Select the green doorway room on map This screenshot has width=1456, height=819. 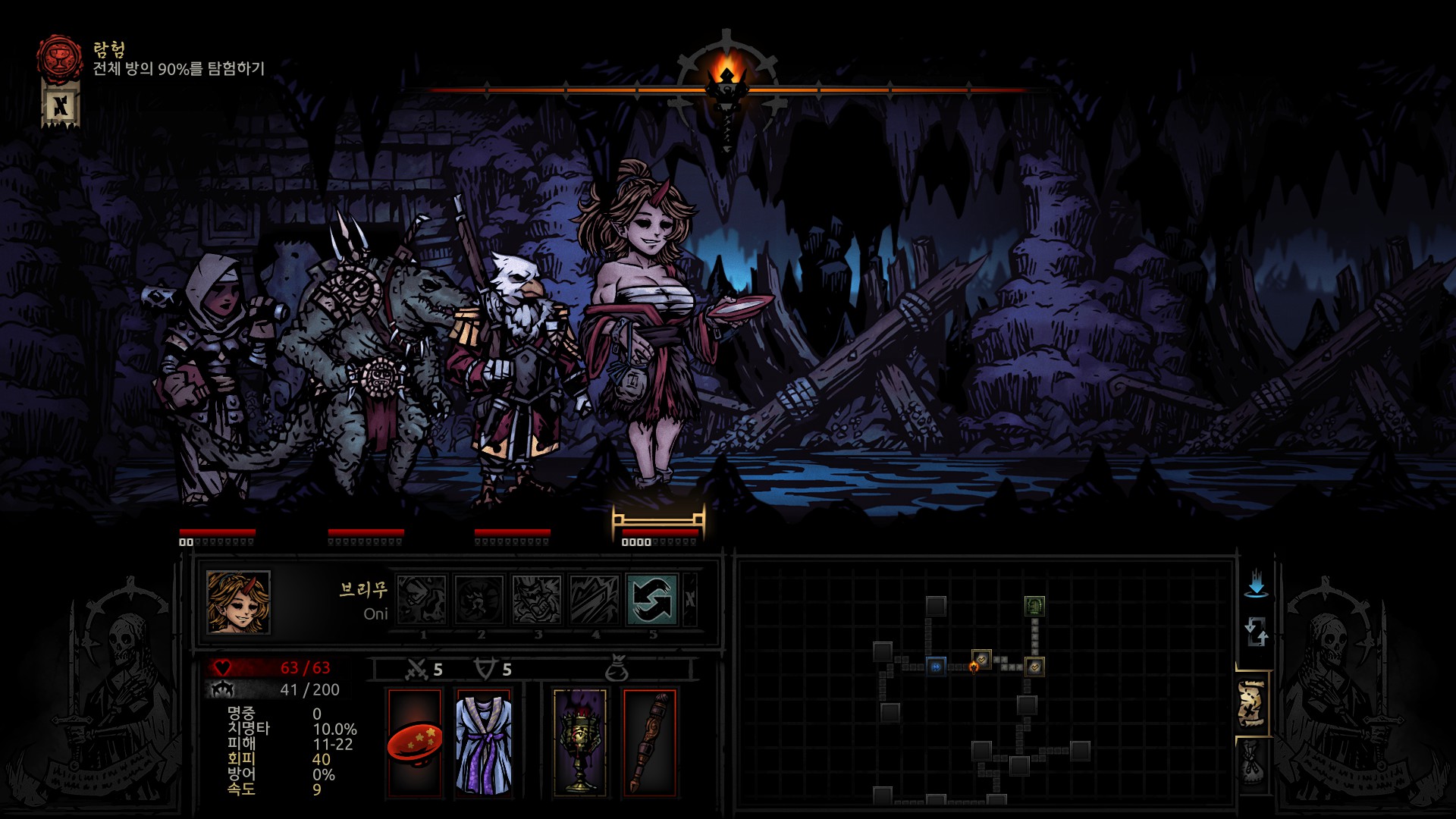pos(1034,605)
